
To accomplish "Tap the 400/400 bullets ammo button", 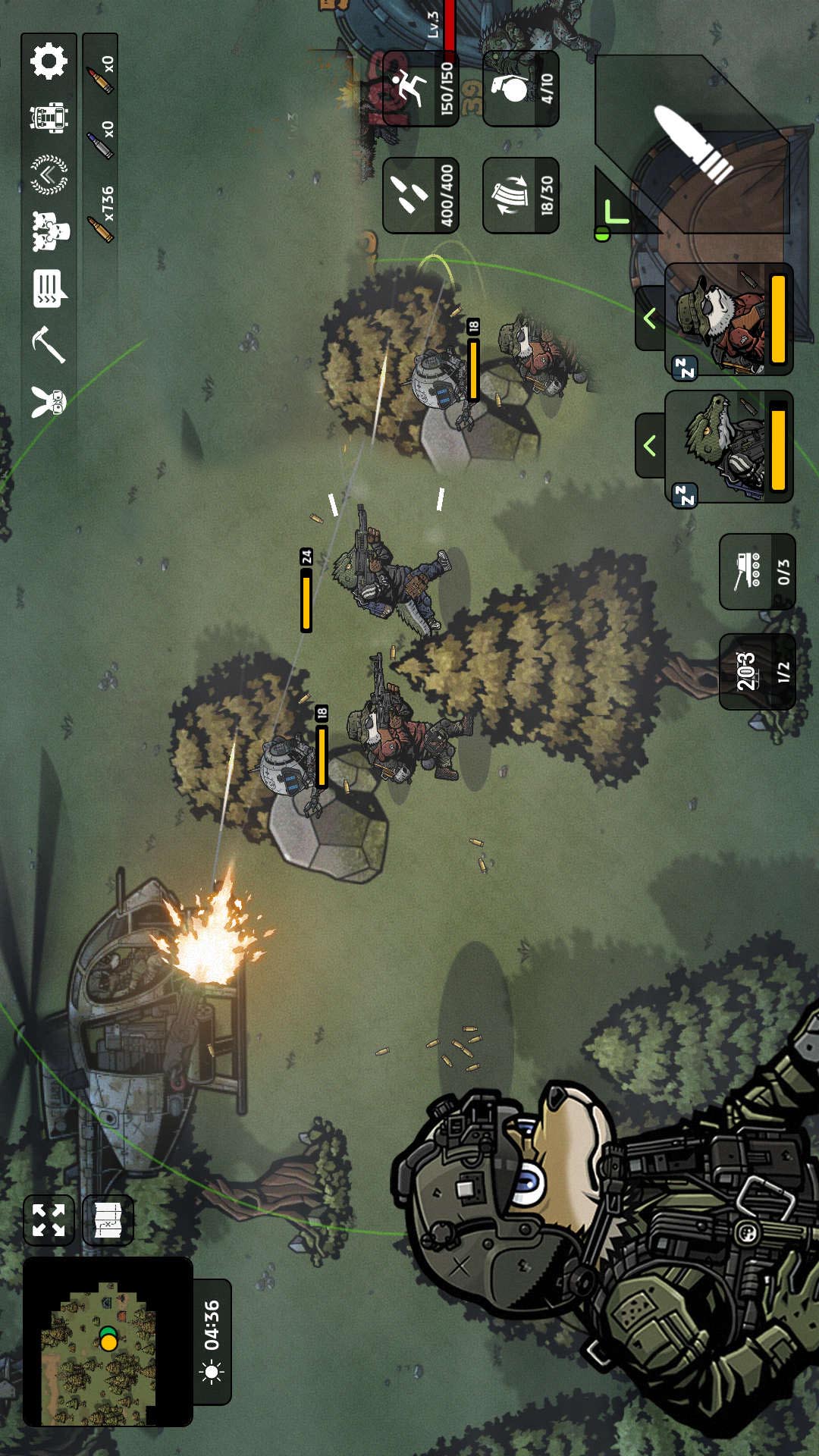I will [421, 195].
